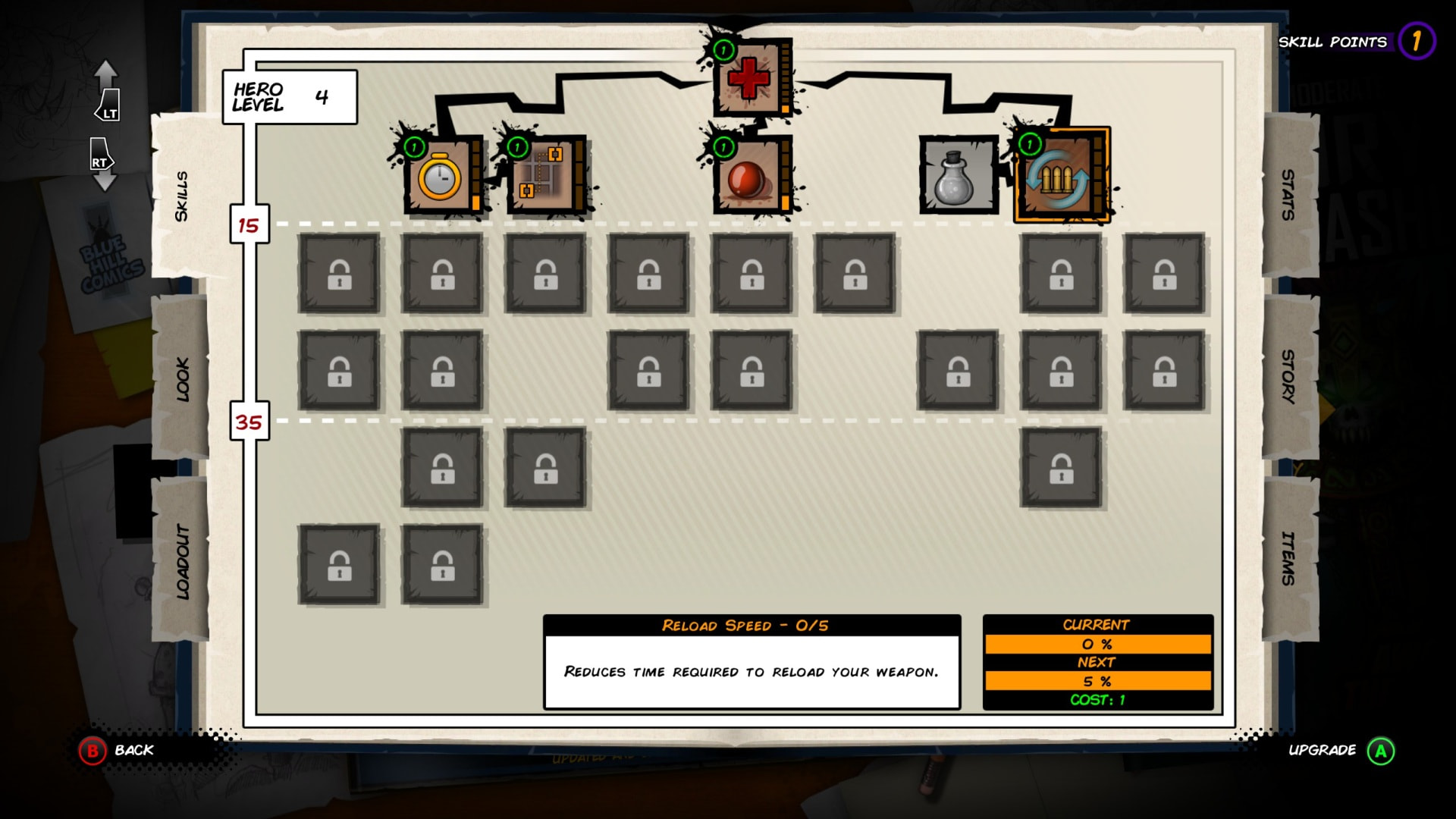Viewport: 1456px width, 819px height.
Task: Select the red cross health skill
Action: tap(750, 78)
